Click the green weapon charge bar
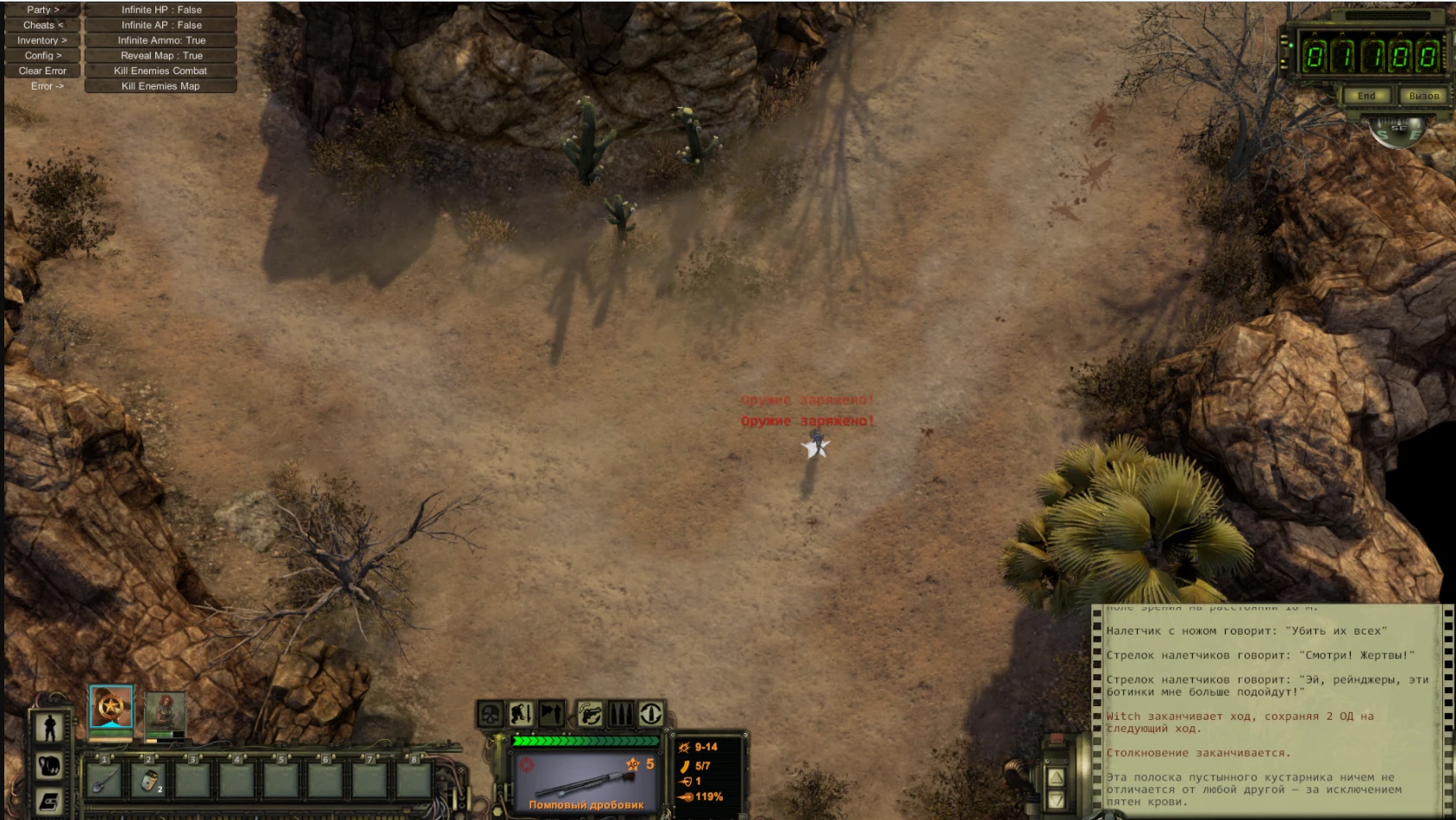 coord(588,739)
